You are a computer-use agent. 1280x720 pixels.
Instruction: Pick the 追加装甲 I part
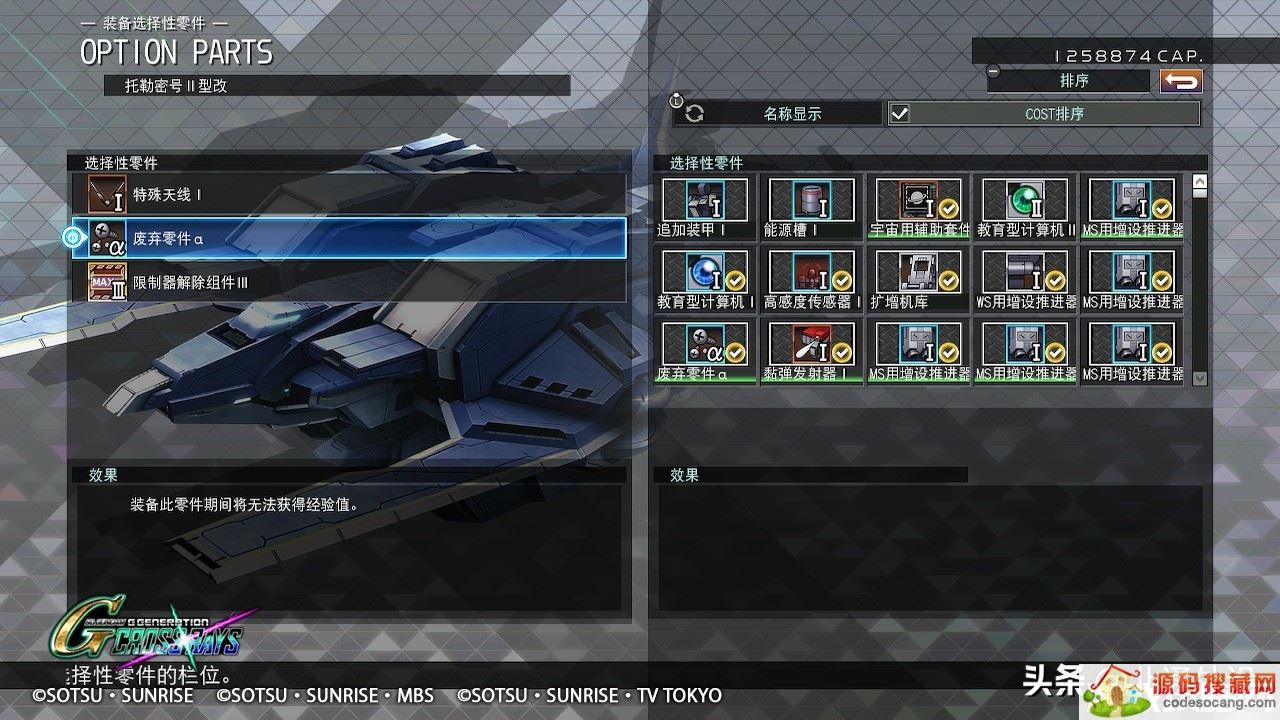pyautogui.click(x=704, y=207)
